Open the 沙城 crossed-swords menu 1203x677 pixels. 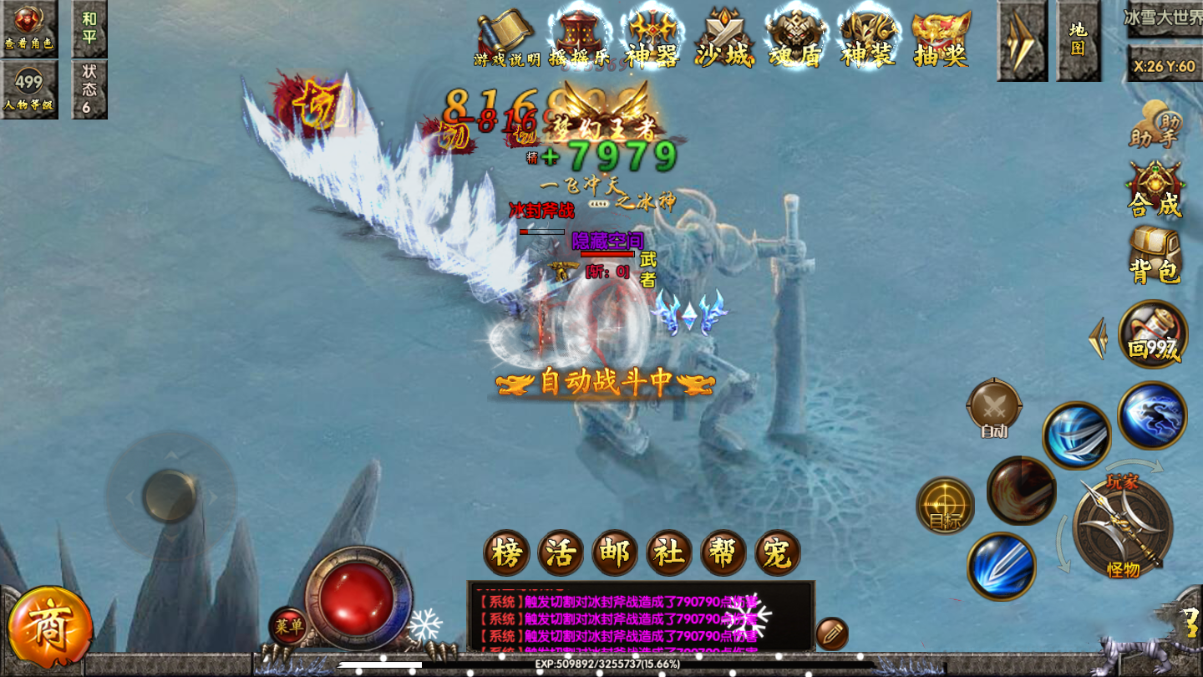[x=724, y=38]
